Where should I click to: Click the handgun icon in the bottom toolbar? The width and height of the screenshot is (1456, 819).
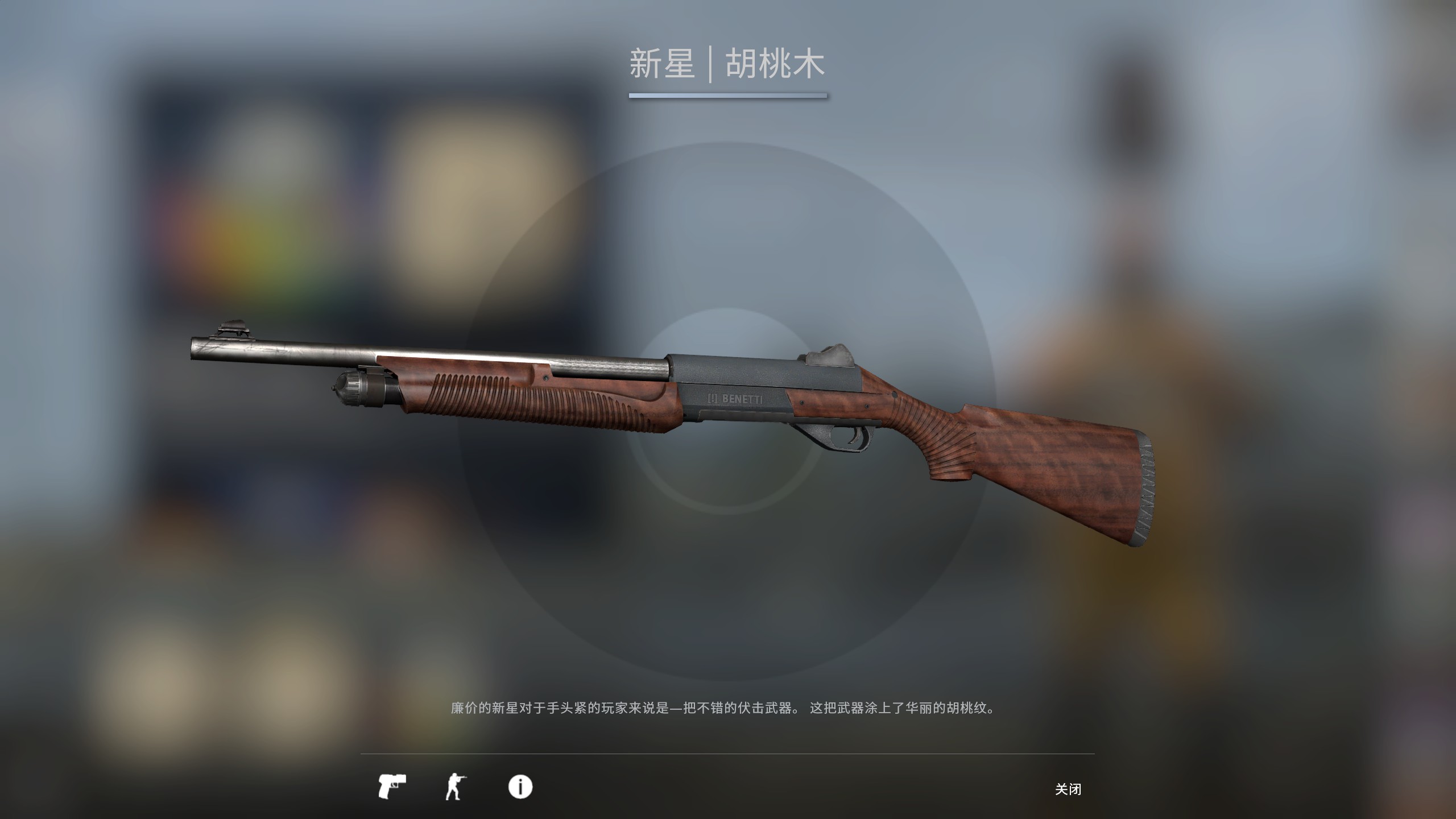pos(394,788)
